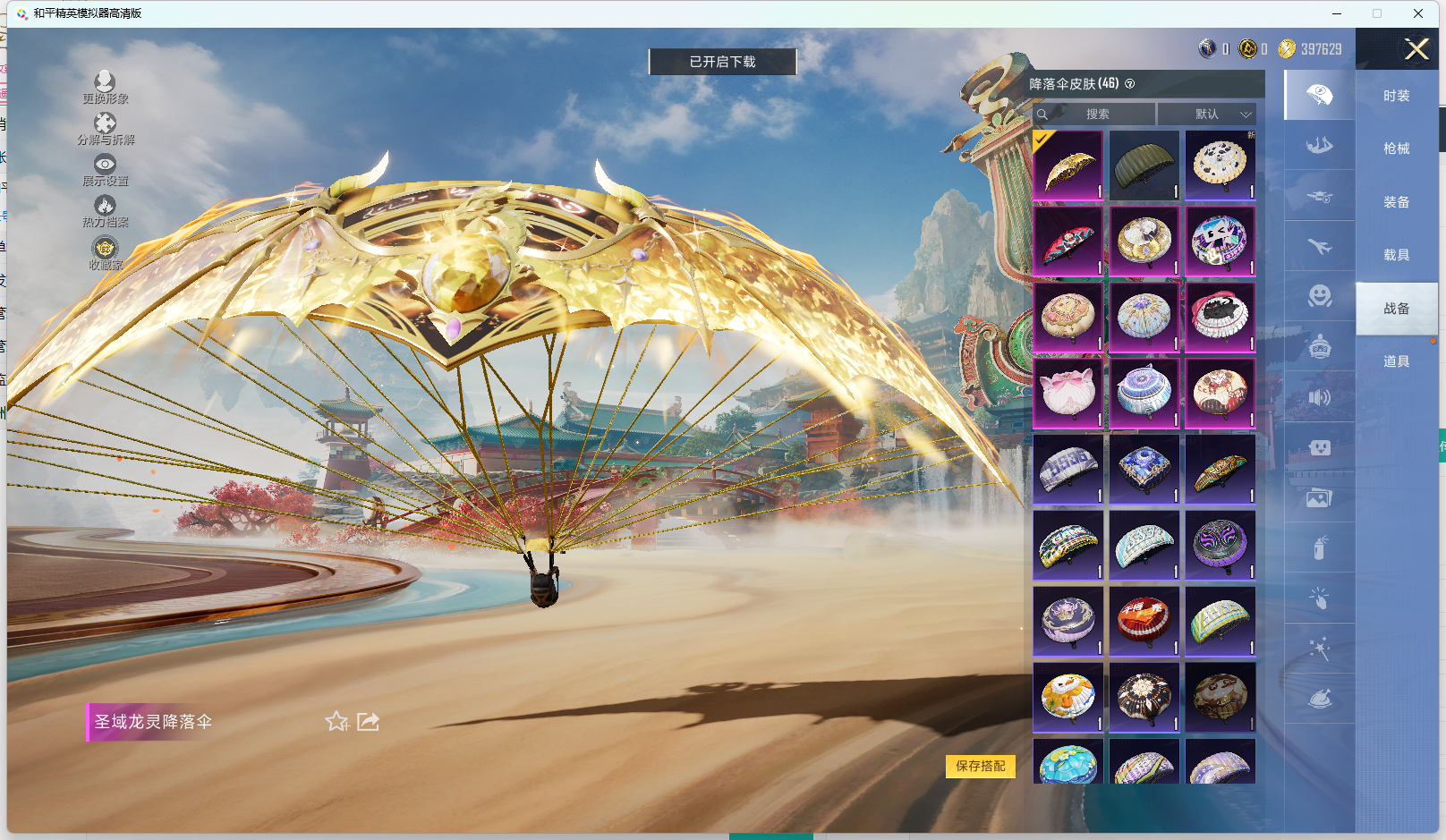This screenshot has height=840, width=1446.
Task: Open the 收藏家 collector icon
Action: 105,253
